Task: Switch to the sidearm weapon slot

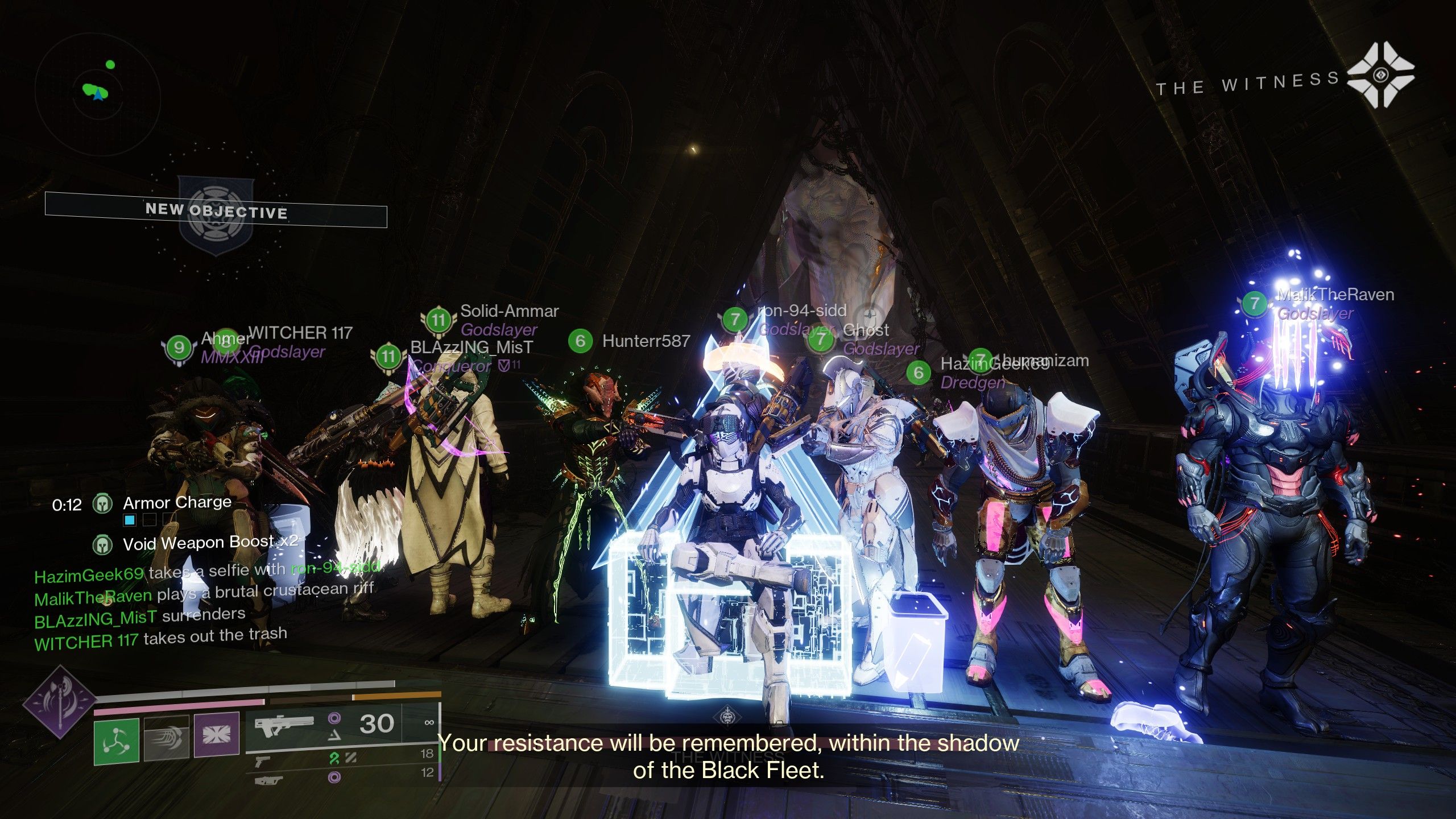Action: (x=262, y=759)
